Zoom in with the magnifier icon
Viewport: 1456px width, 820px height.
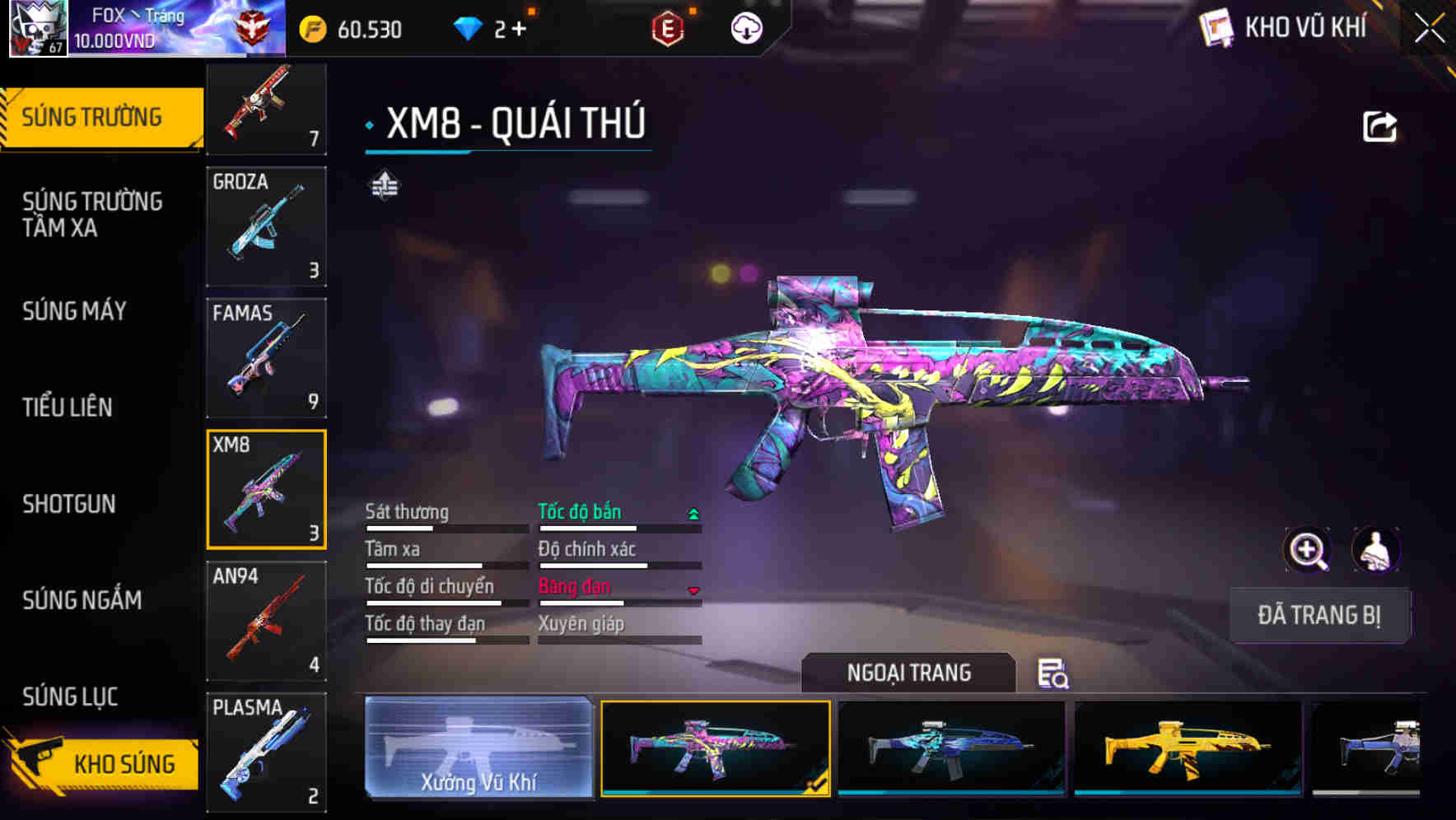(1308, 550)
